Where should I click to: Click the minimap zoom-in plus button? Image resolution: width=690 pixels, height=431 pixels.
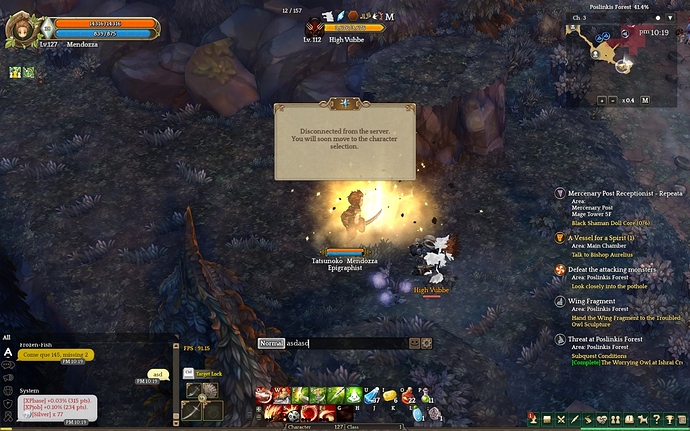[601, 100]
